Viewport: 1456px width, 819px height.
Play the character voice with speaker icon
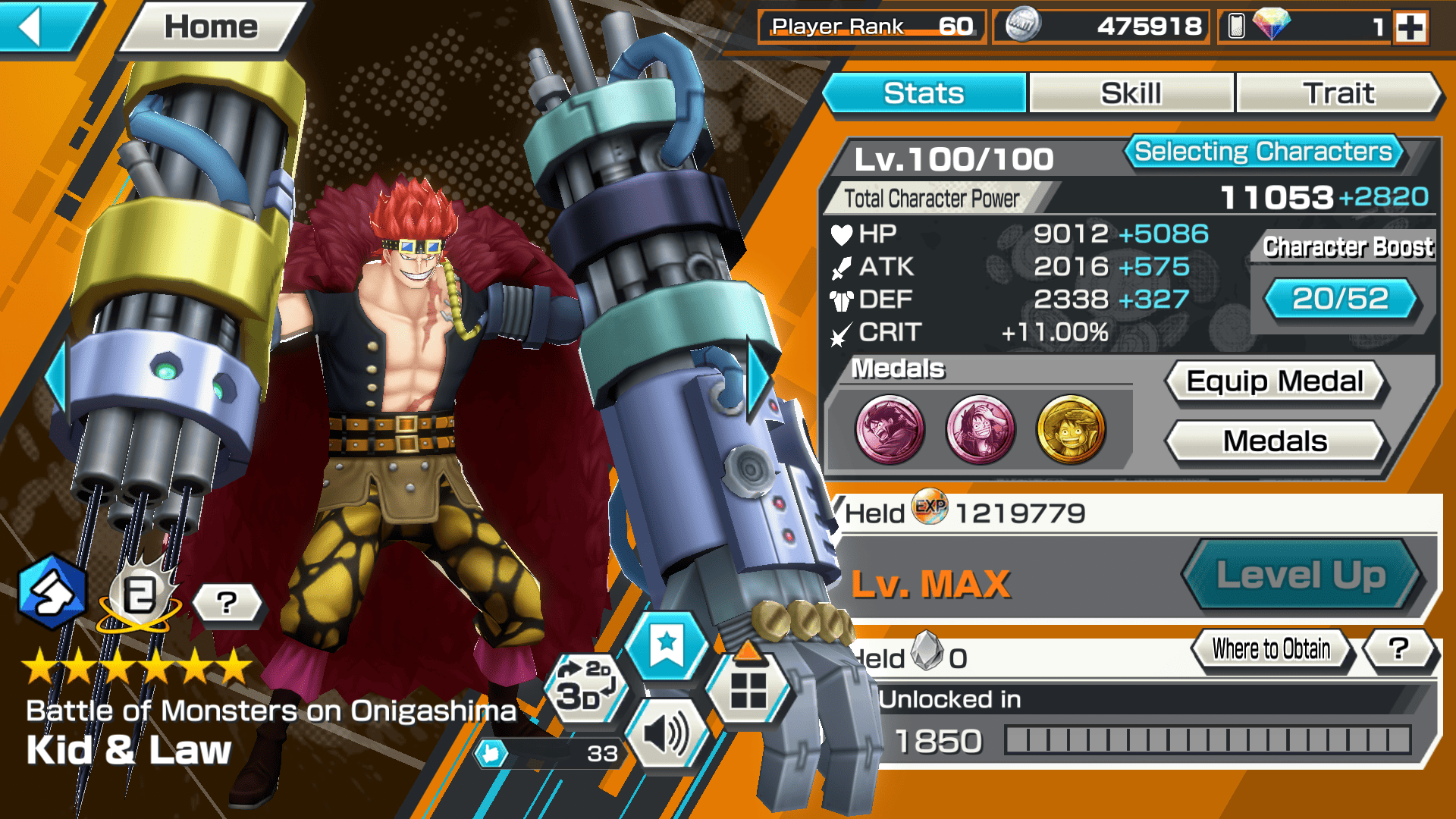pyautogui.click(x=666, y=734)
